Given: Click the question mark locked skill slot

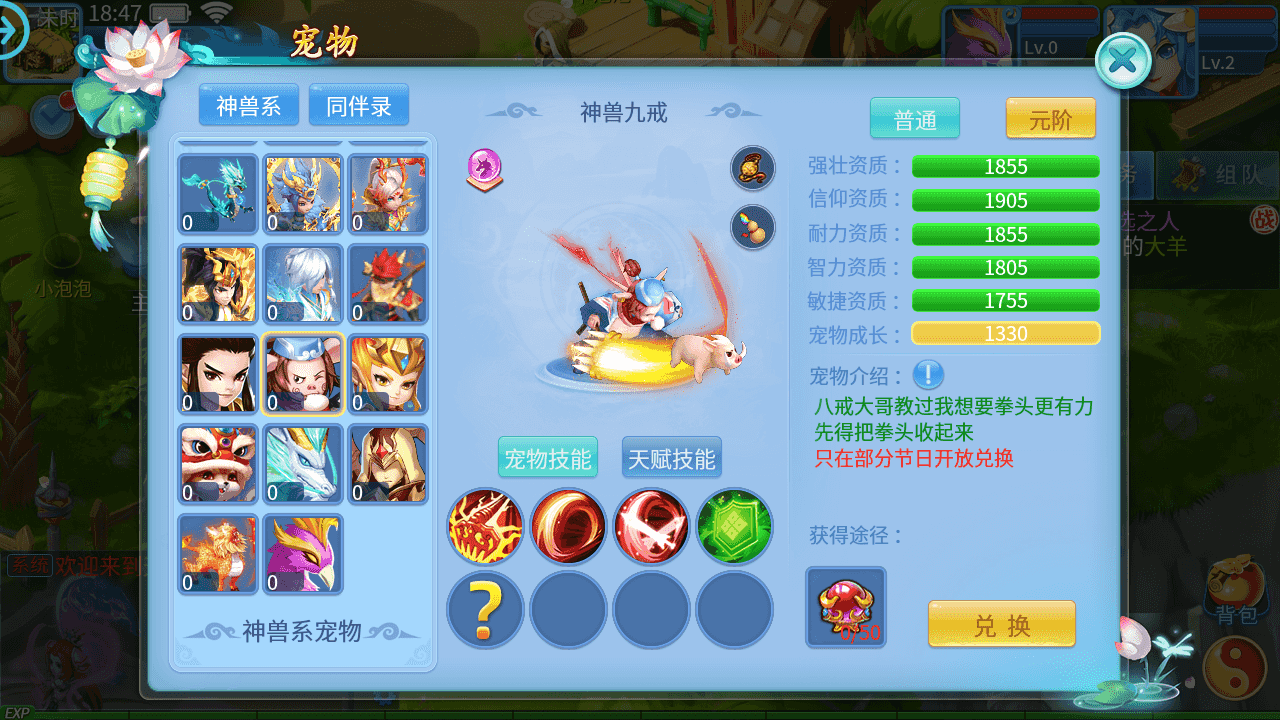Looking at the screenshot, I should pos(484,609).
